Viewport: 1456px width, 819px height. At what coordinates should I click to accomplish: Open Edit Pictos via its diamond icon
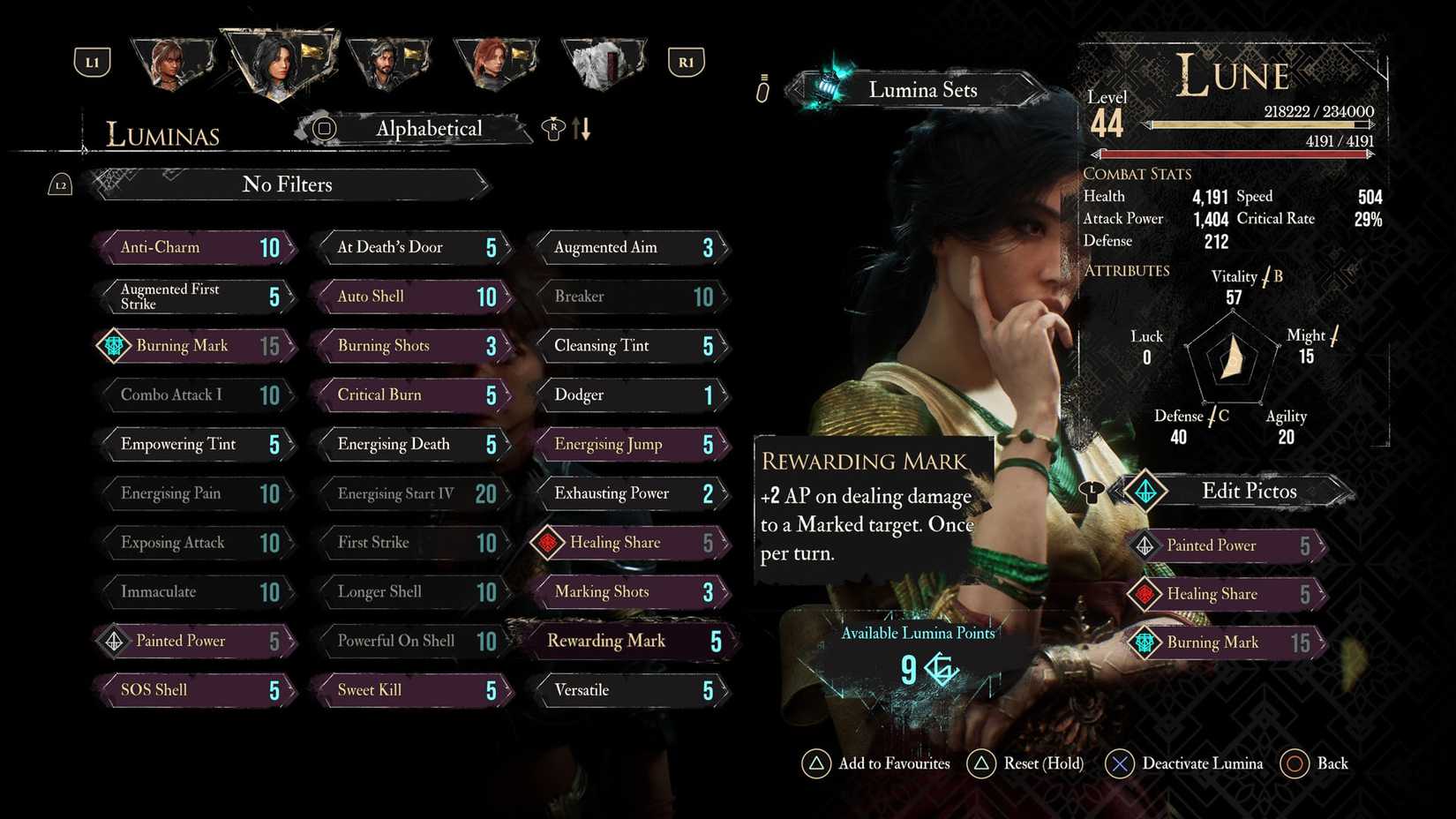tap(1146, 492)
